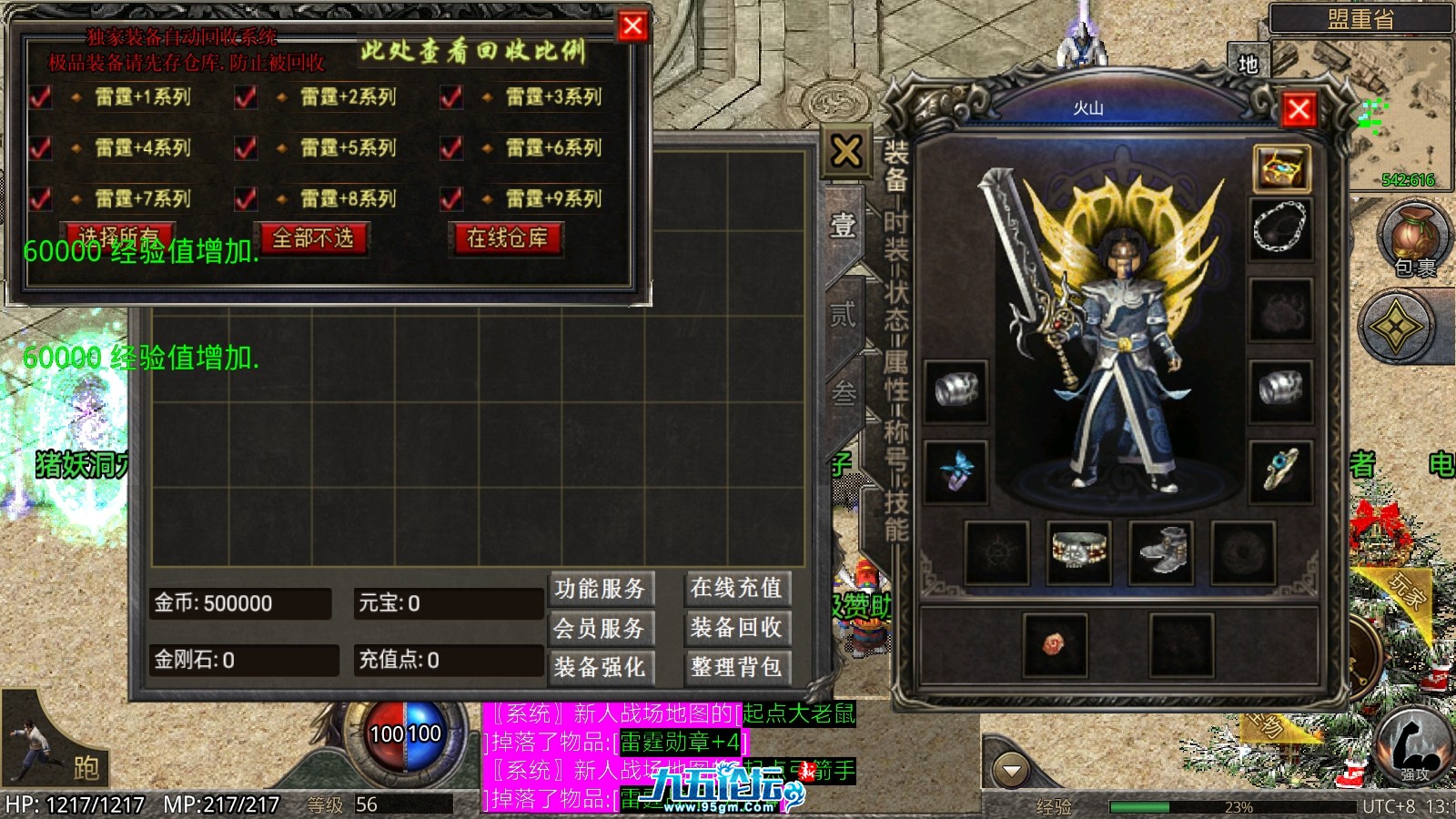This screenshot has width=1456, height=819.
Task: Click 整理背包 to sort the bag
Action: [x=736, y=667]
